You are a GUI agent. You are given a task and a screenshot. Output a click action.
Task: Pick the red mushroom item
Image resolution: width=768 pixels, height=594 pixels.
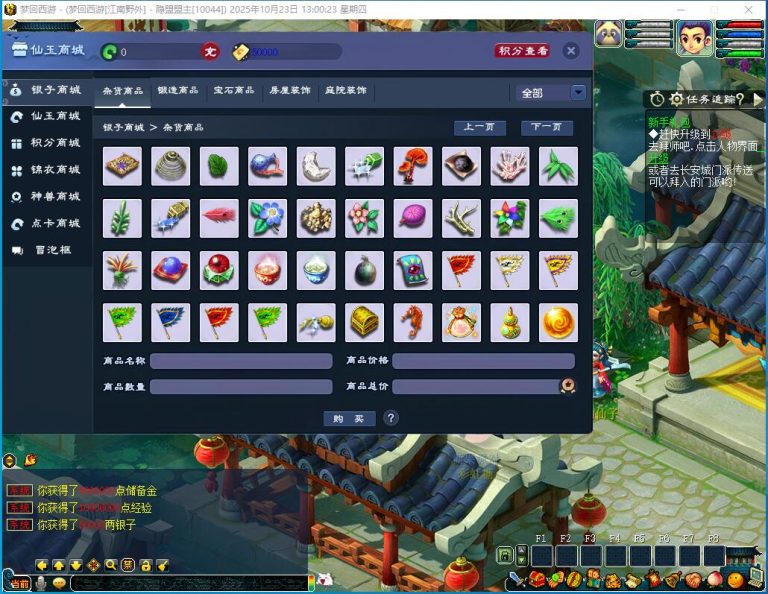(412, 166)
